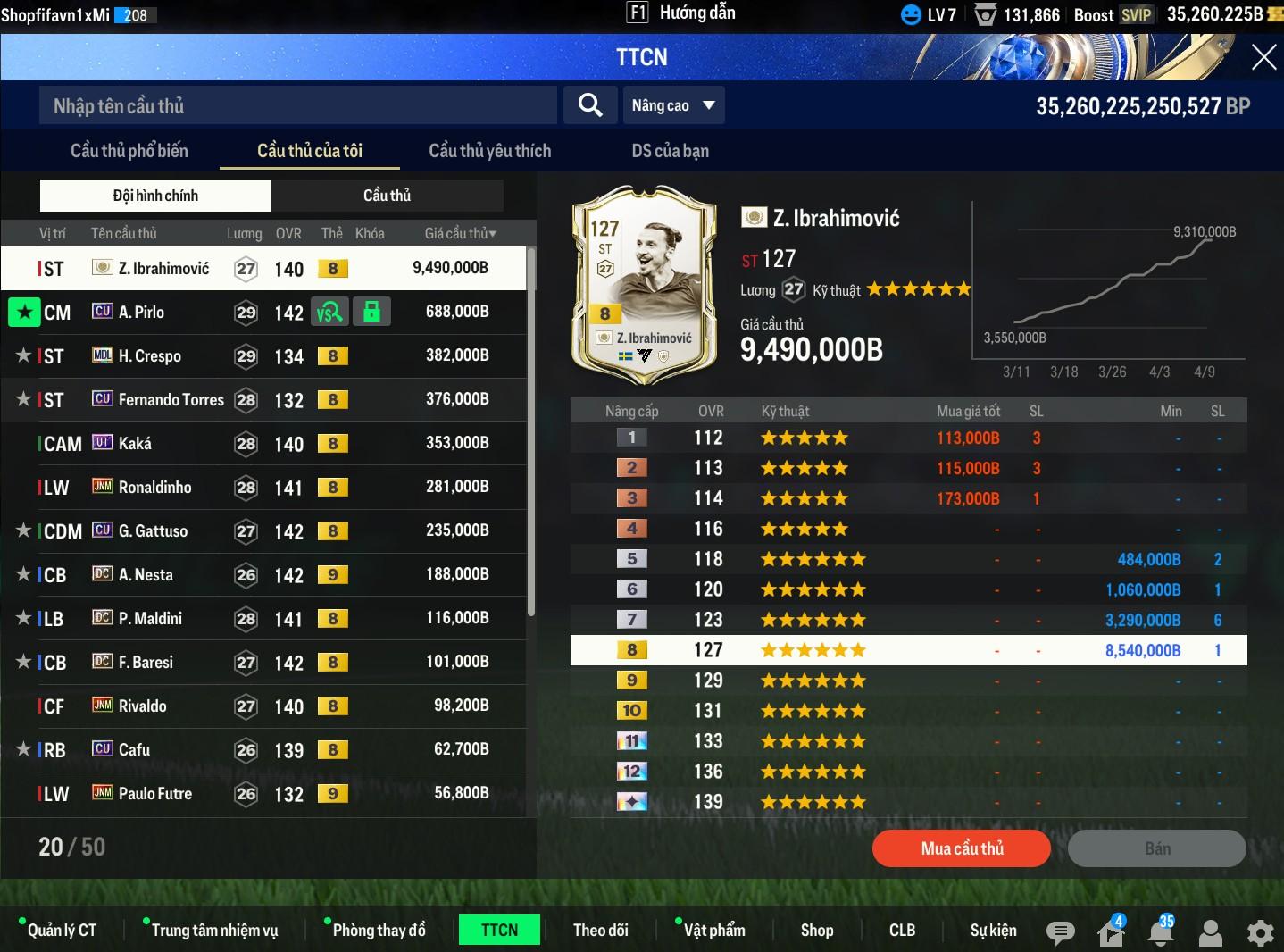1284x952 pixels.
Task: Open Quản lý CT menu
Action: coord(61,931)
